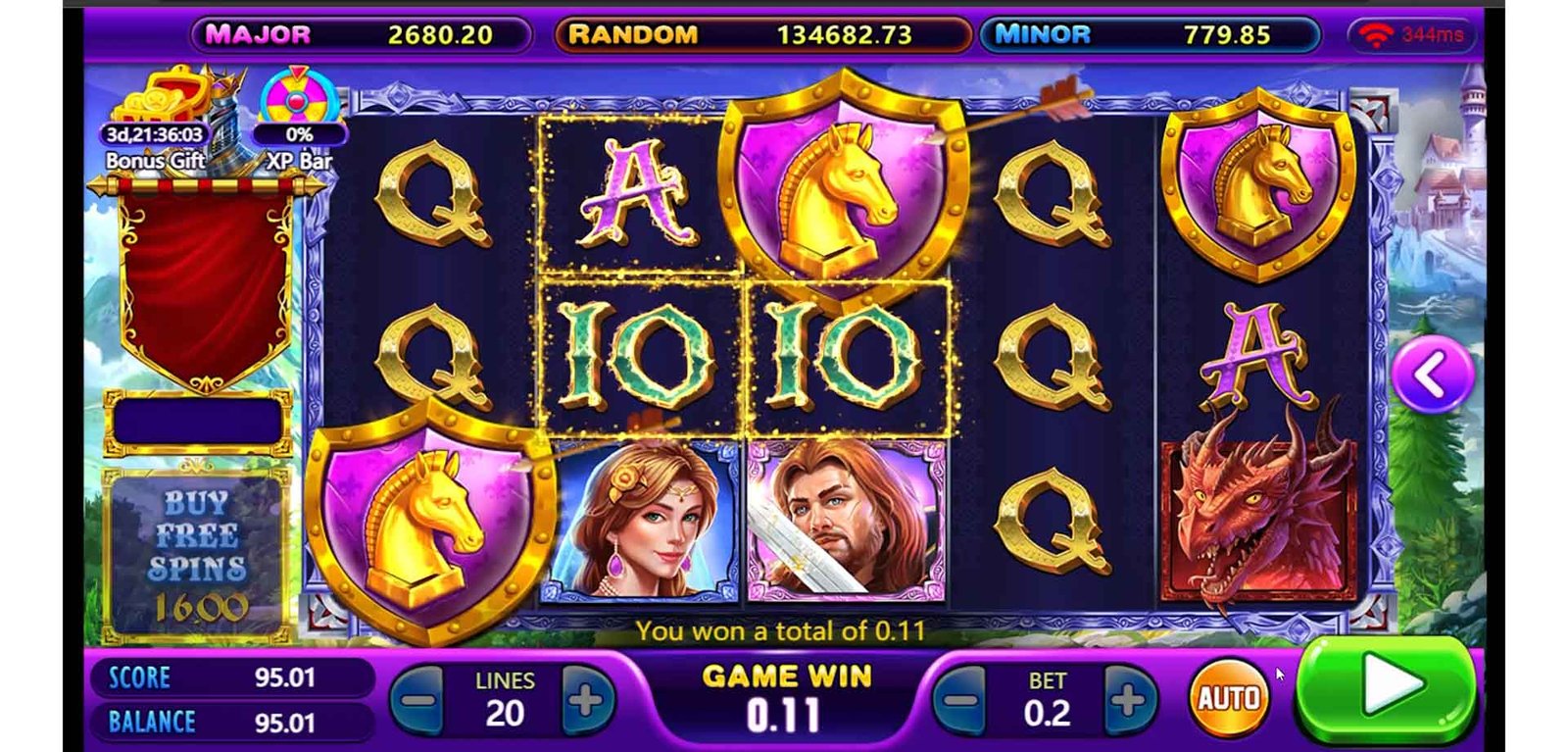Add more lines with the plus button
The height and width of the screenshot is (752, 1568).
(x=586, y=699)
